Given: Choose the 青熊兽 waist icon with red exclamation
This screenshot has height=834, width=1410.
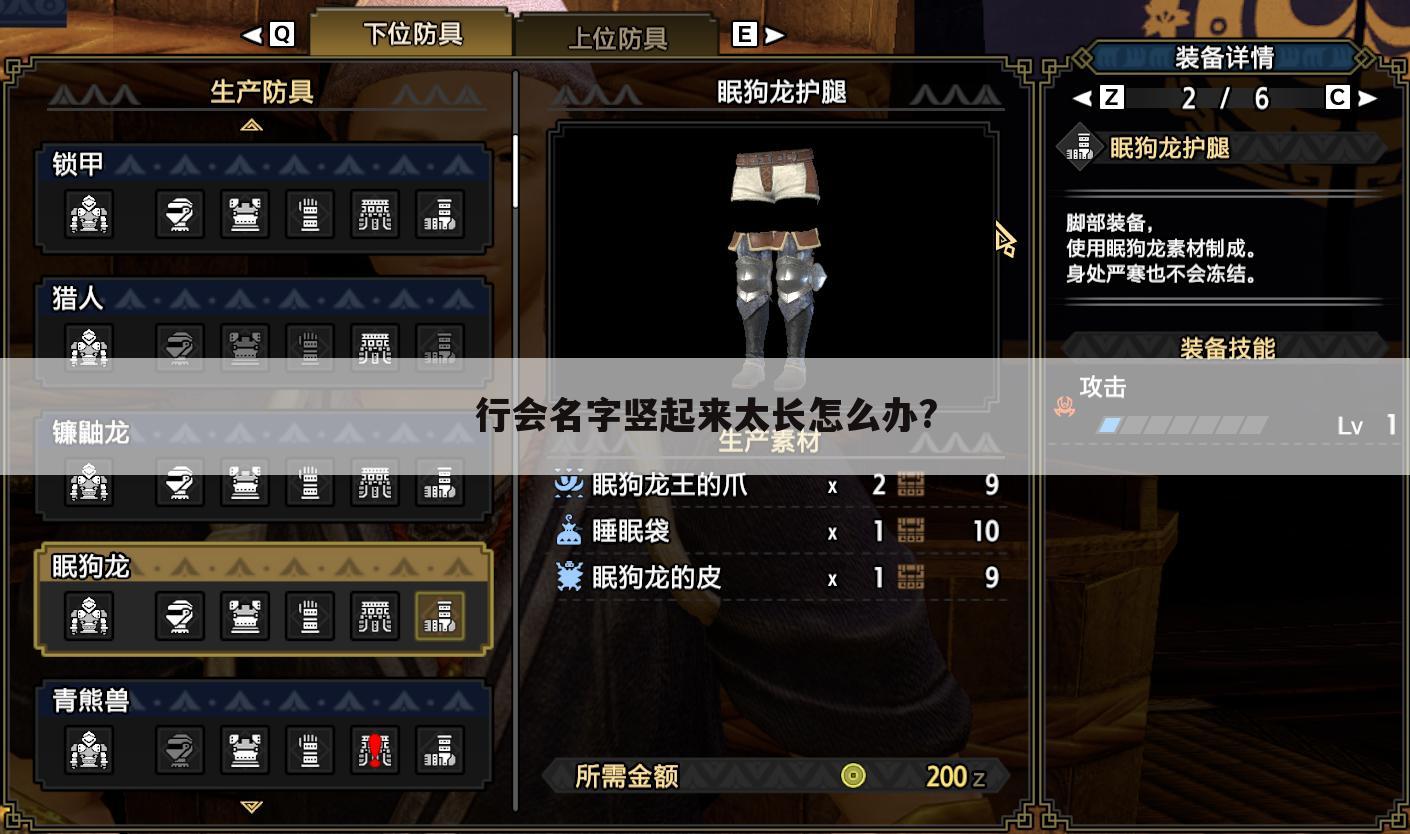Looking at the screenshot, I should tap(375, 750).
